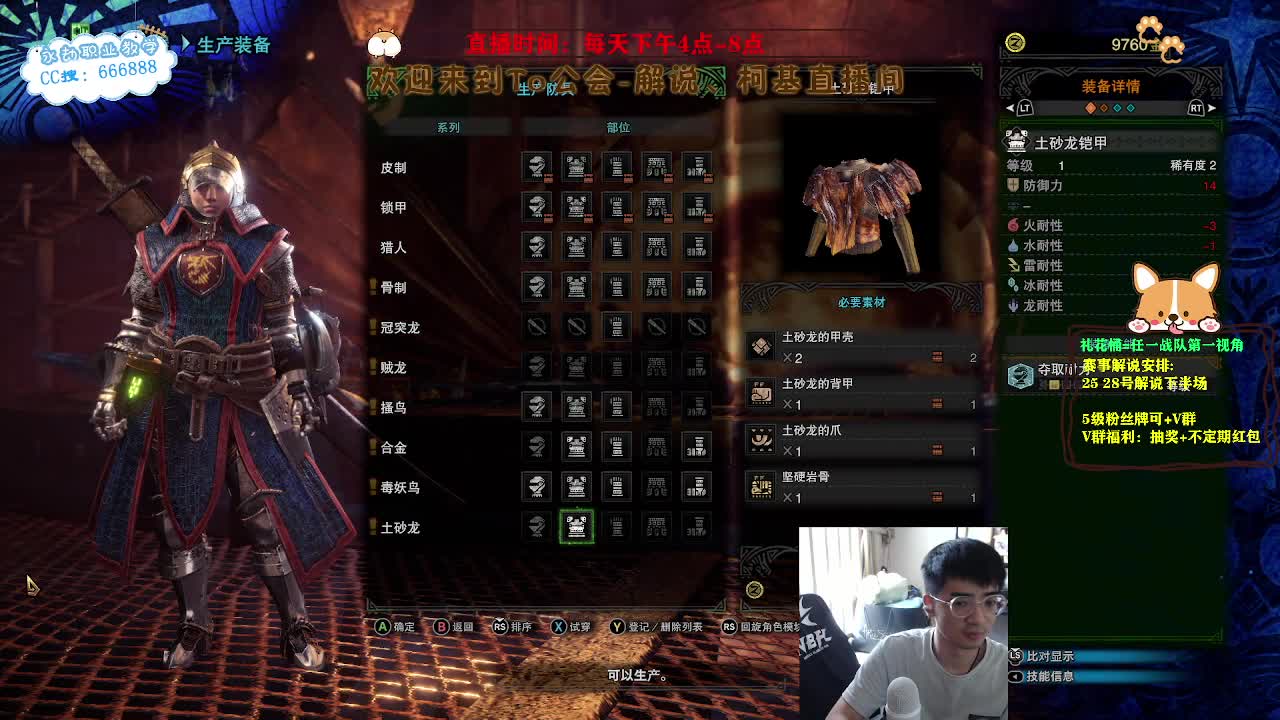Screen dimensions: 1280x720
Task: Select the 坚硬岩骨 material icon
Action: (x=763, y=486)
